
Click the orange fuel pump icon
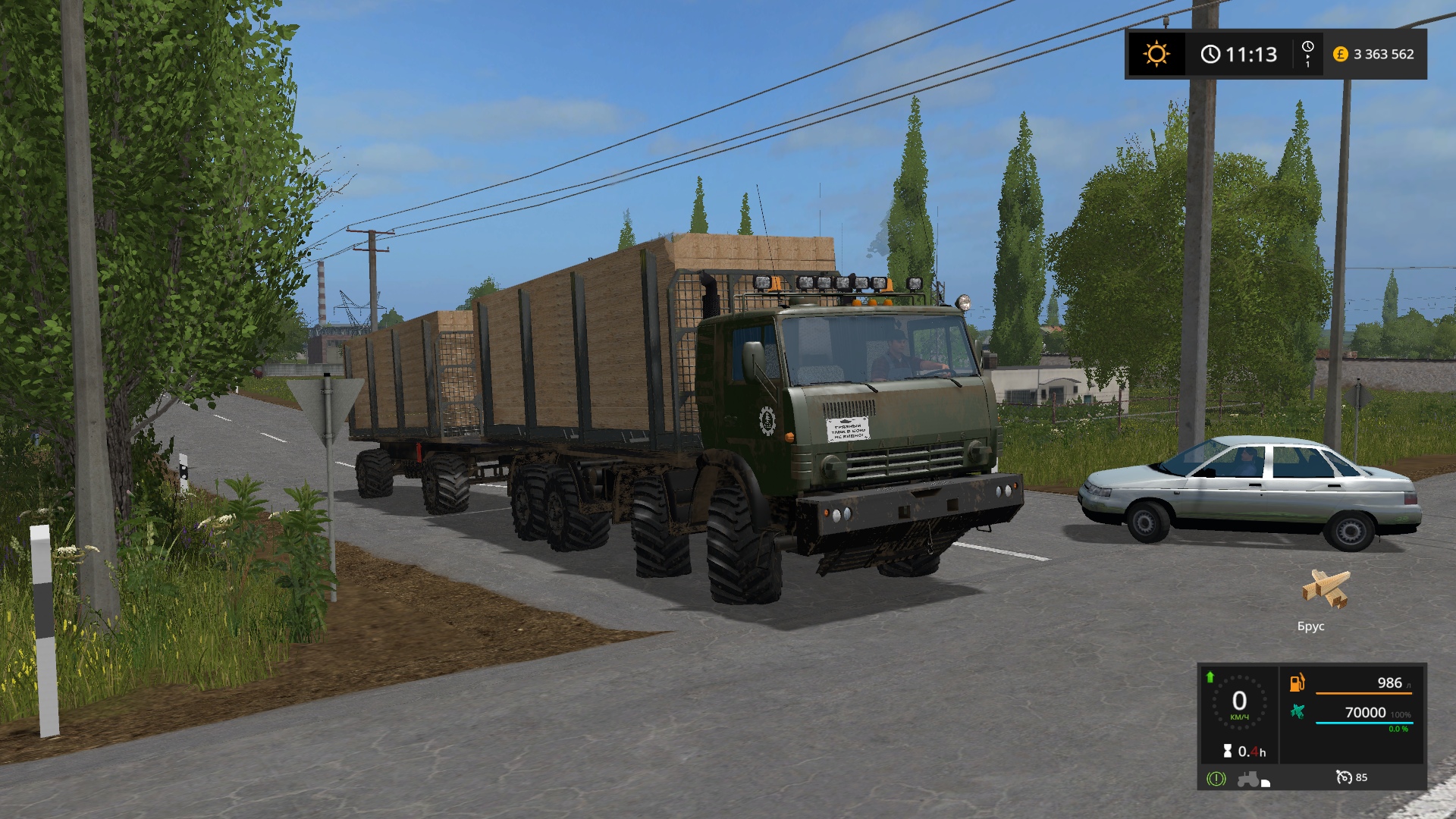point(1298,682)
